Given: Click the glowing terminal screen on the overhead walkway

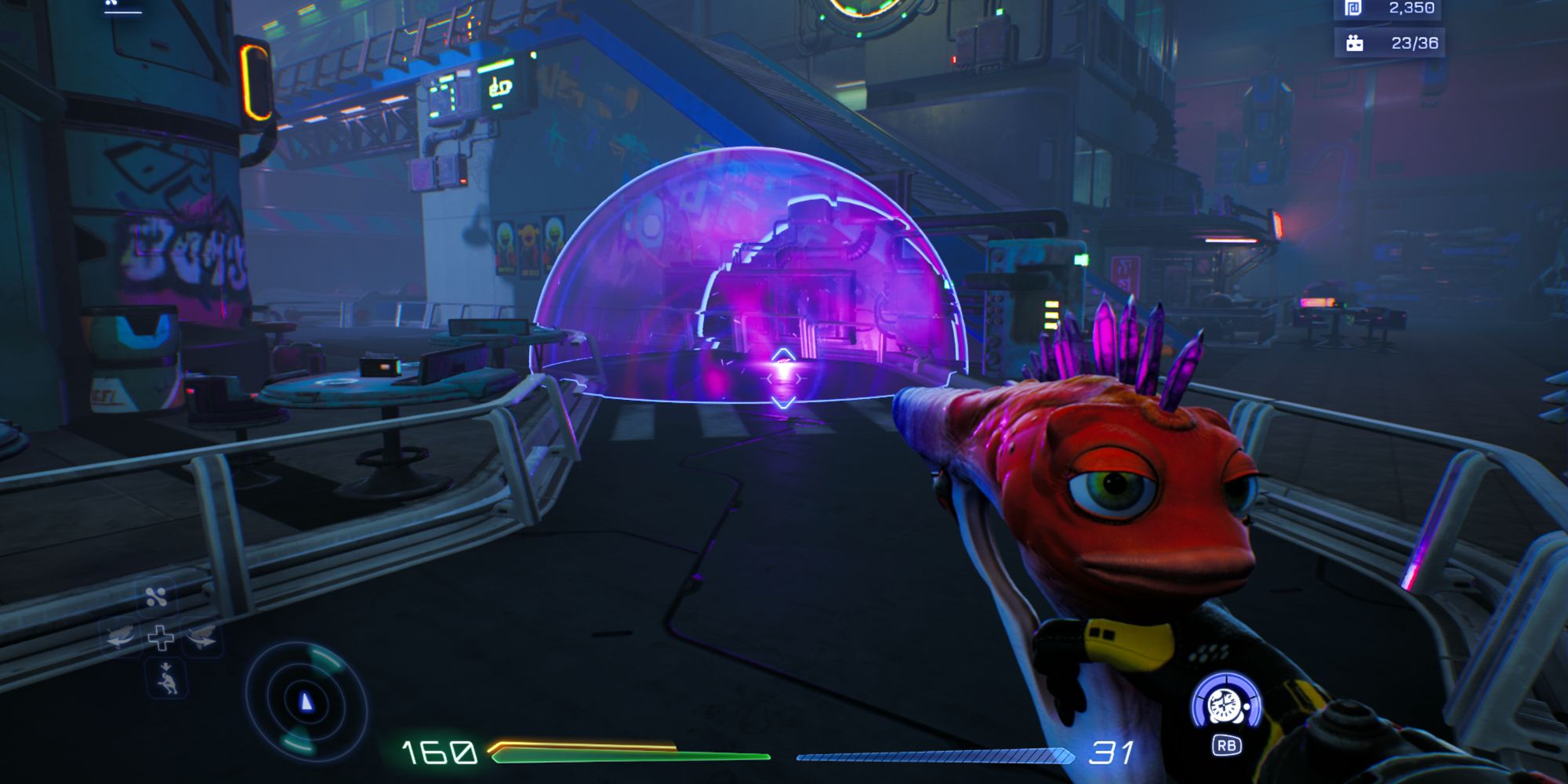Looking at the screenshot, I should pos(495,86).
